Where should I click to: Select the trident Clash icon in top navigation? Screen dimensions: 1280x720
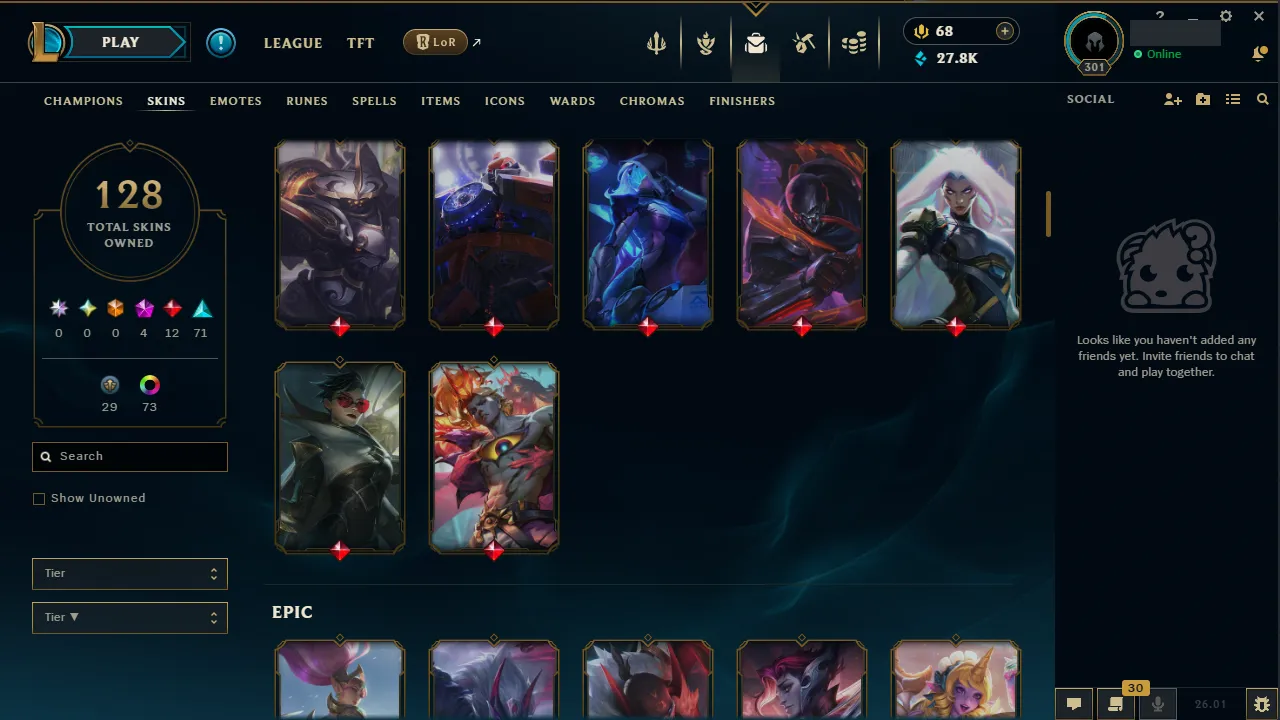(656, 43)
